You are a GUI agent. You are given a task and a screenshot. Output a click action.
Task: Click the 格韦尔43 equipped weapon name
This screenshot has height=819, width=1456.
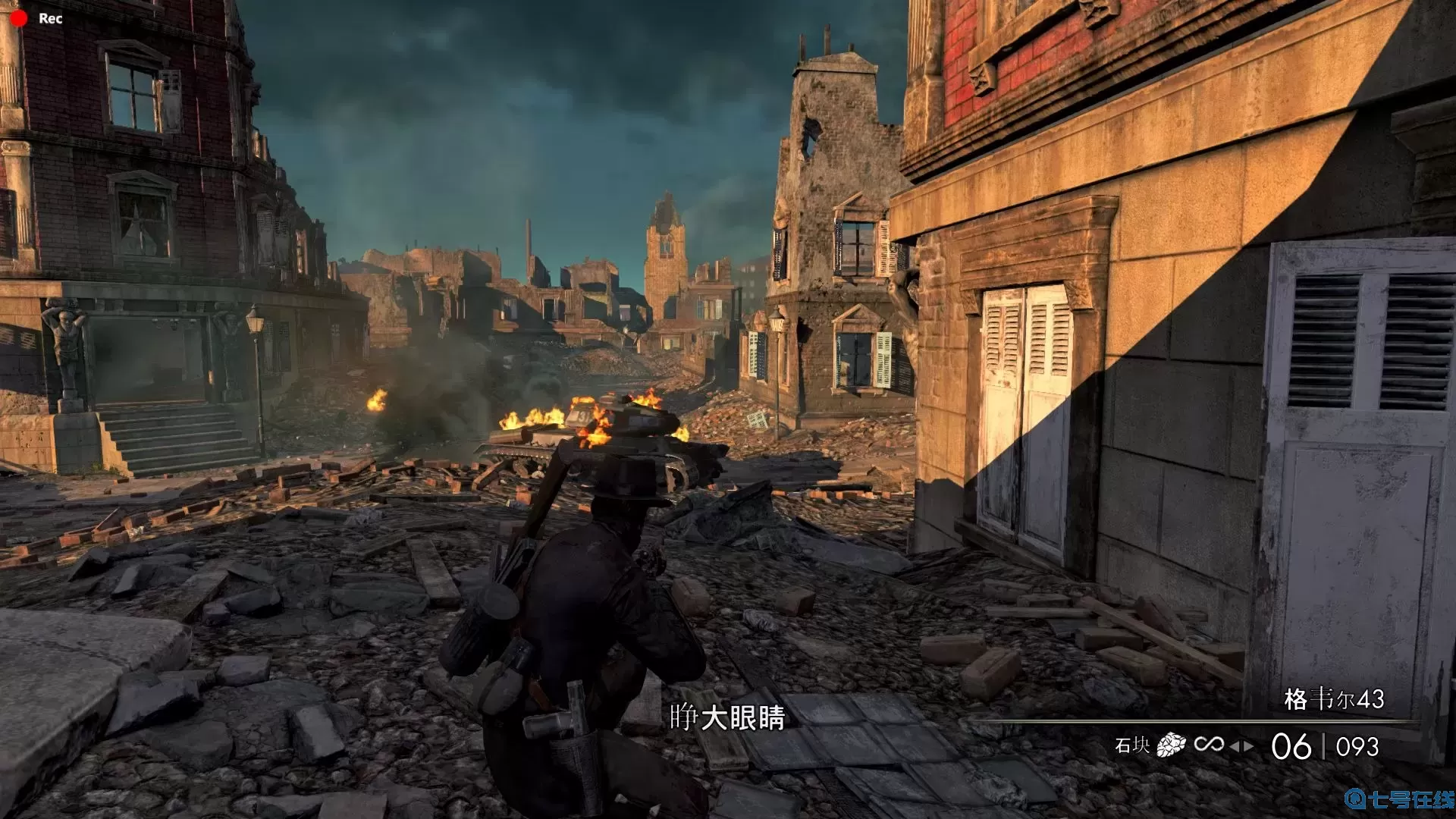(x=1333, y=699)
